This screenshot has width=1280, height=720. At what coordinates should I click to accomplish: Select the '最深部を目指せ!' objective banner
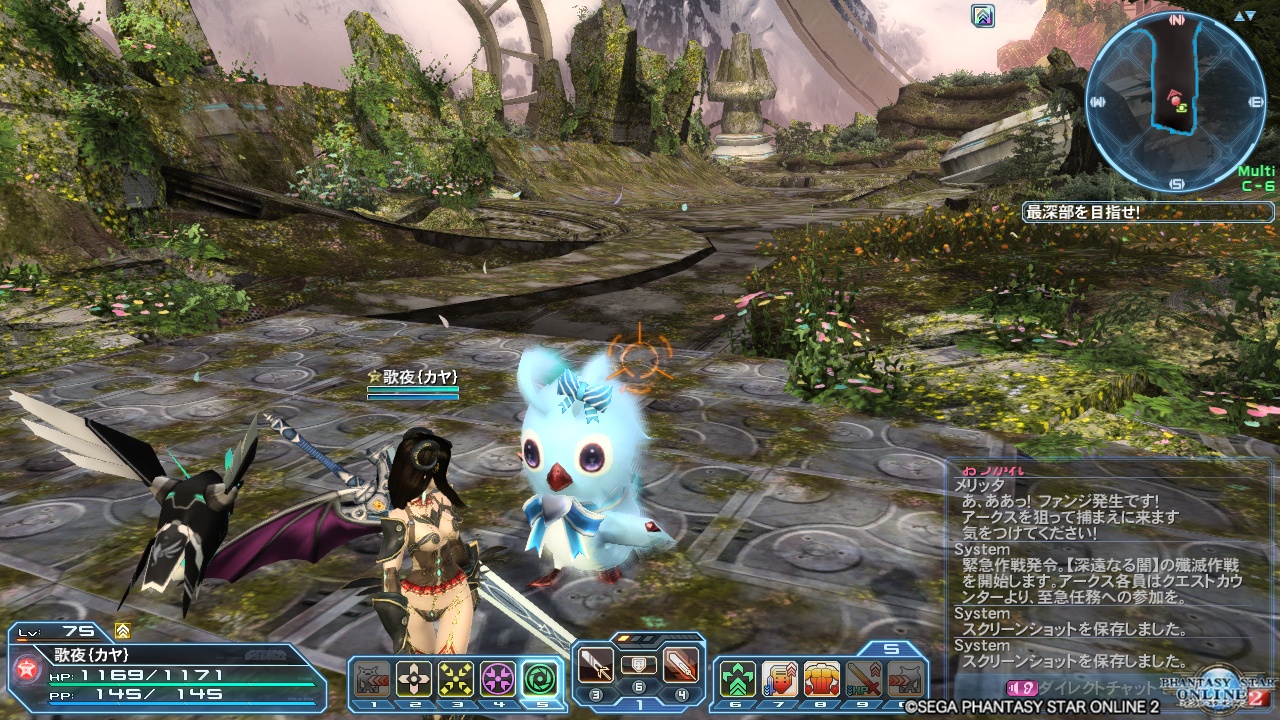(1147, 212)
